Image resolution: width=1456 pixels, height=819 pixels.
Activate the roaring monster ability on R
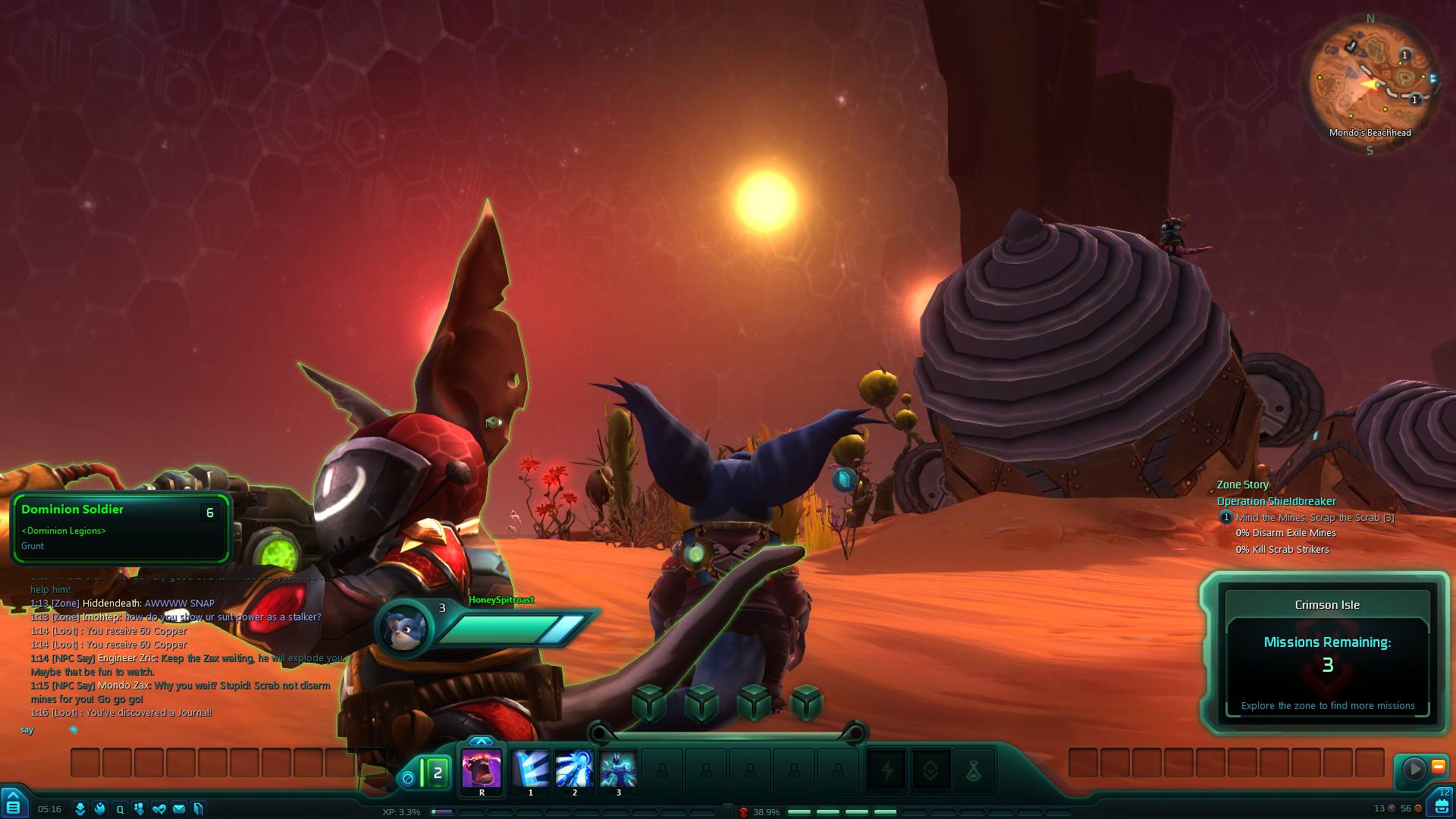[x=482, y=769]
